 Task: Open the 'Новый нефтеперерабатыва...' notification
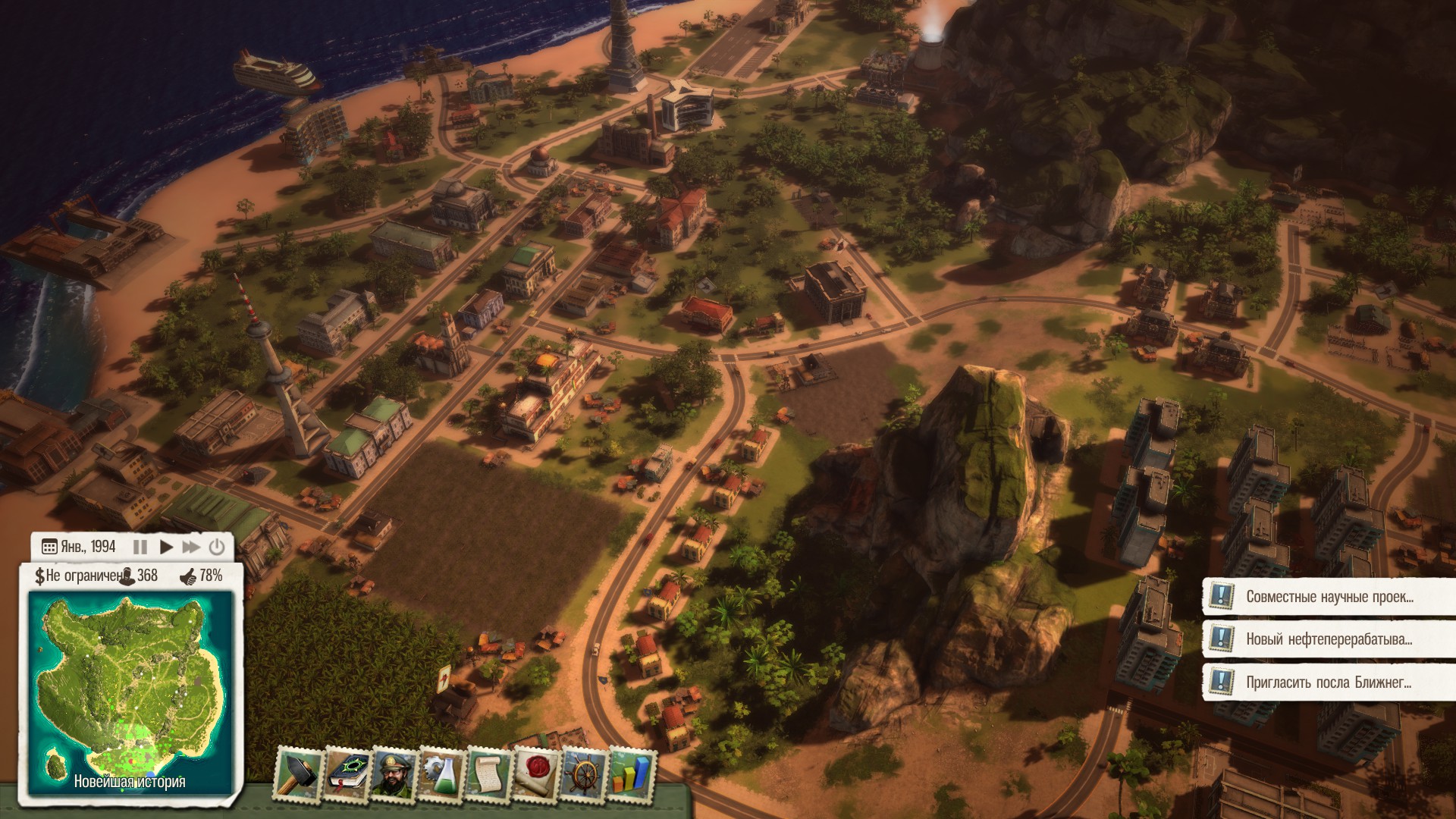point(1329,639)
